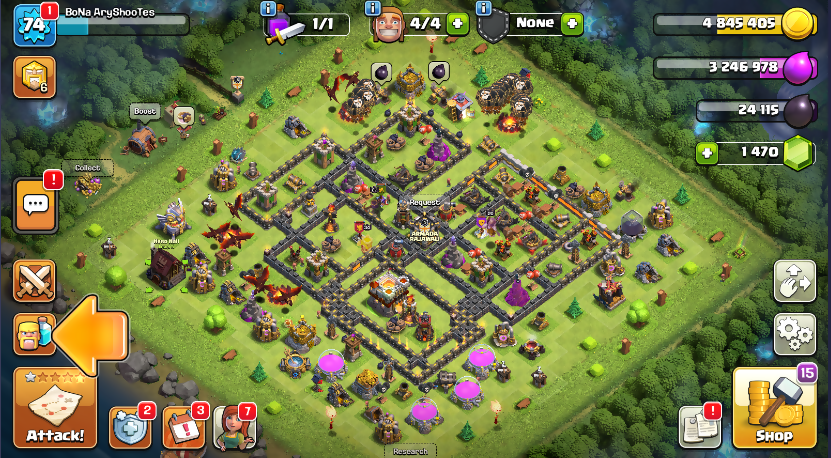Open the Shop
Screen dimensions: 831x458
tap(773, 408)
